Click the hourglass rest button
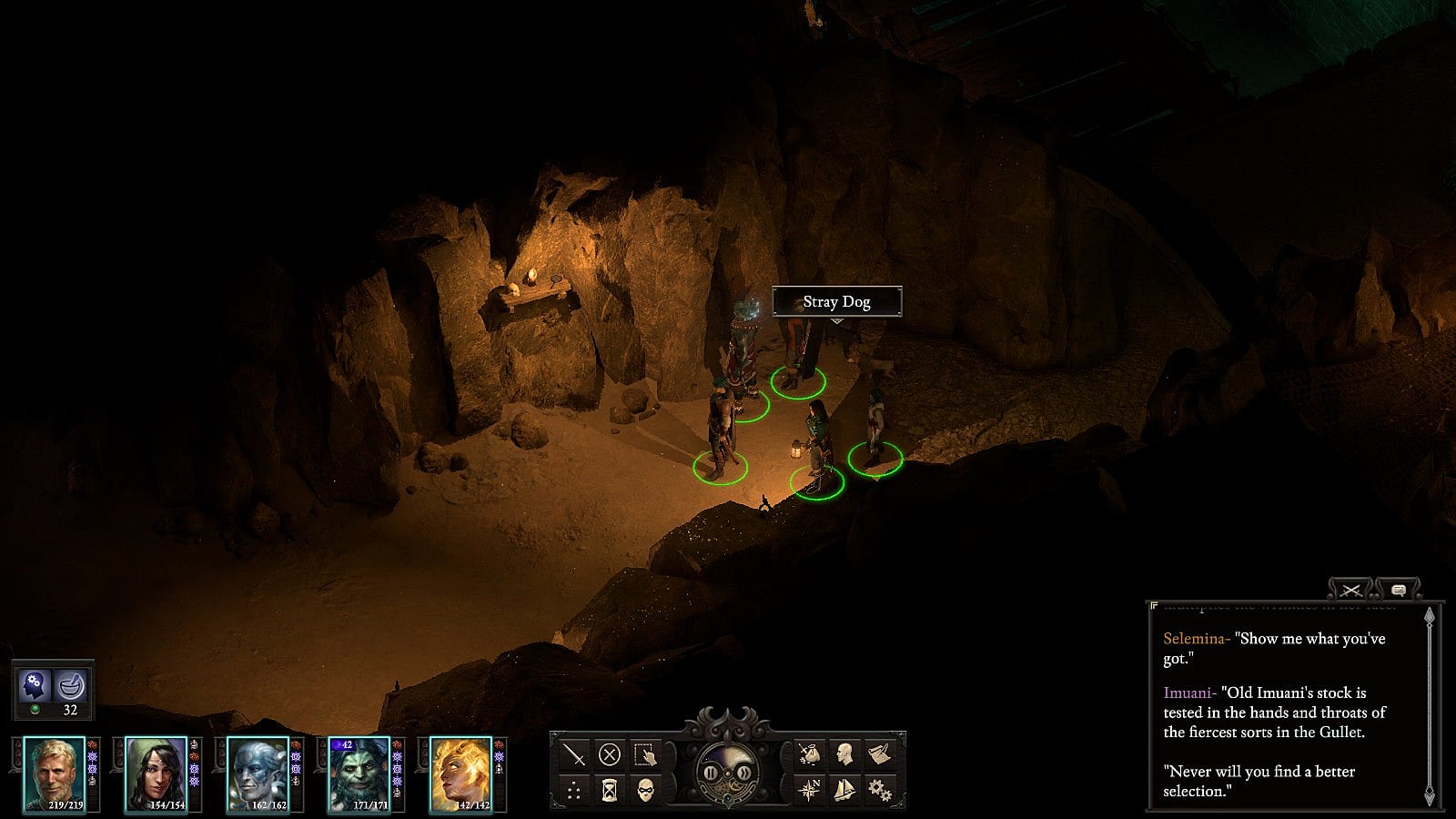Viewport: 1456px width, 819px height. [x=610, y=790]
